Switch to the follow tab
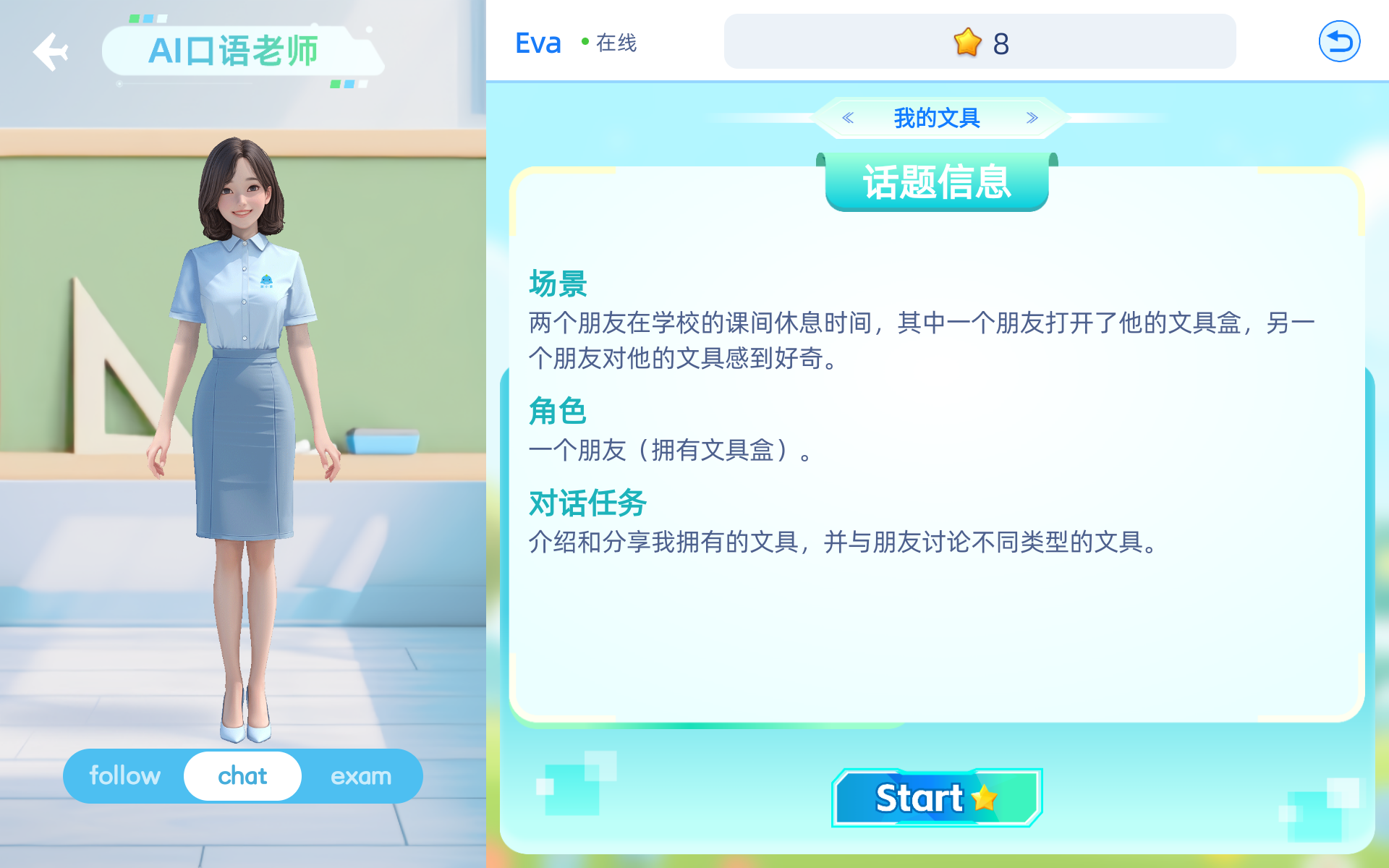 125,775
